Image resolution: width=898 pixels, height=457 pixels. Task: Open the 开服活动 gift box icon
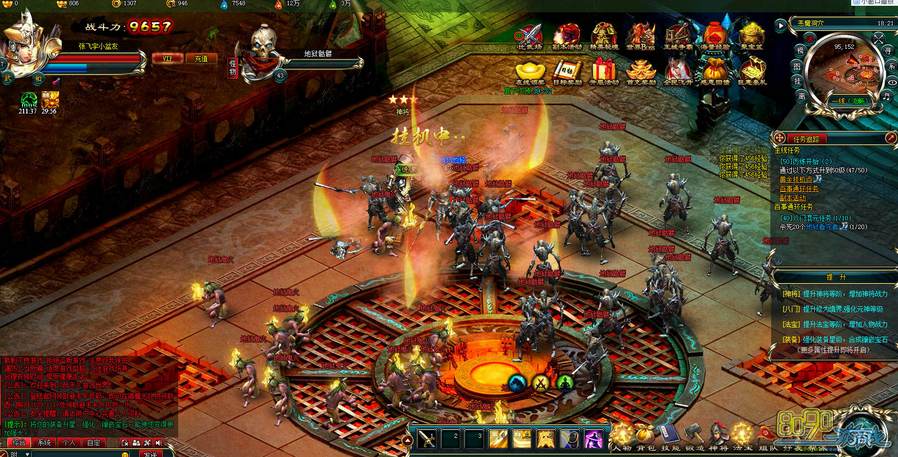click(x=603, y=70)
